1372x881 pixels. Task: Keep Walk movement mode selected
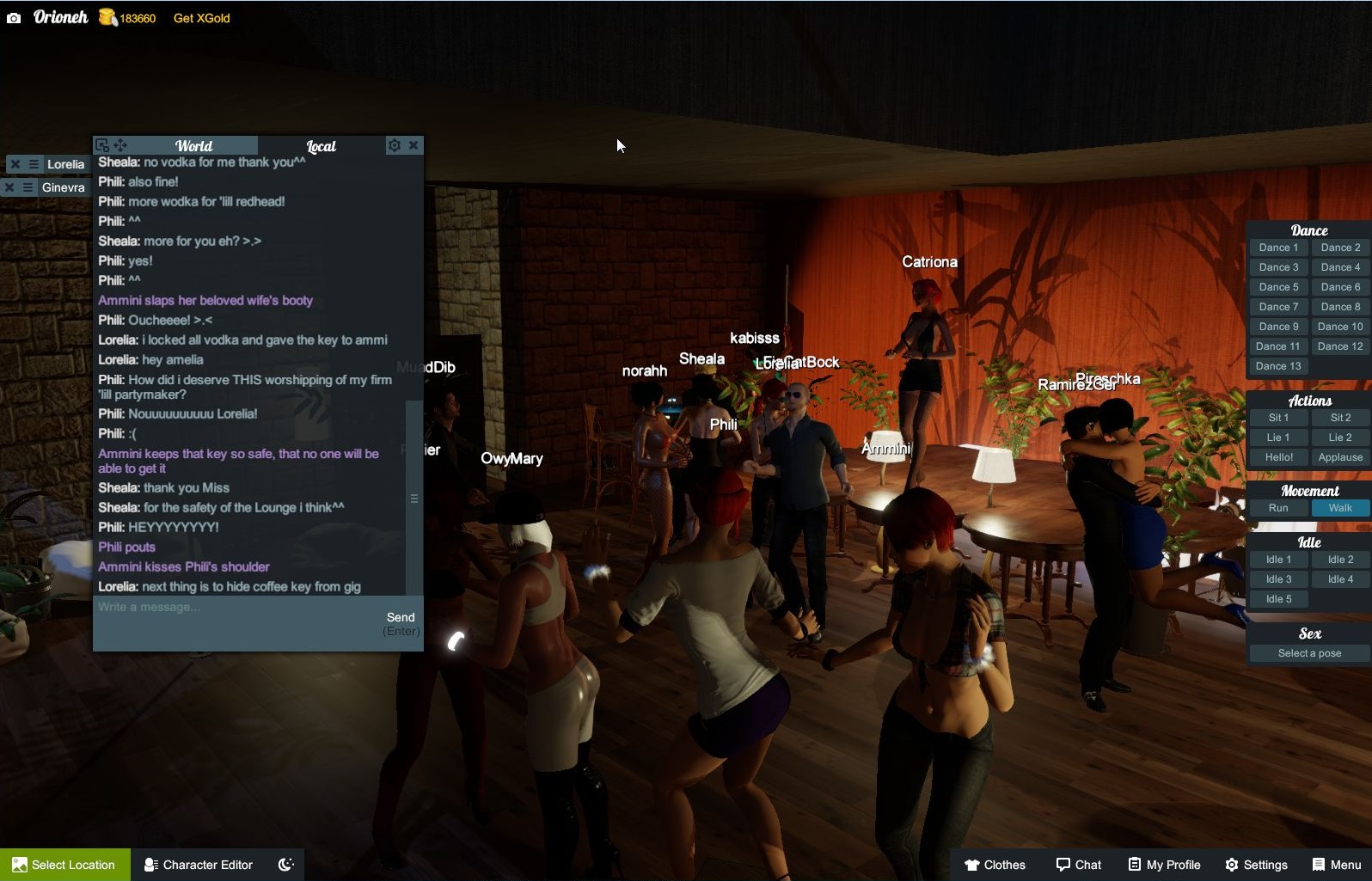(1339, 508)
